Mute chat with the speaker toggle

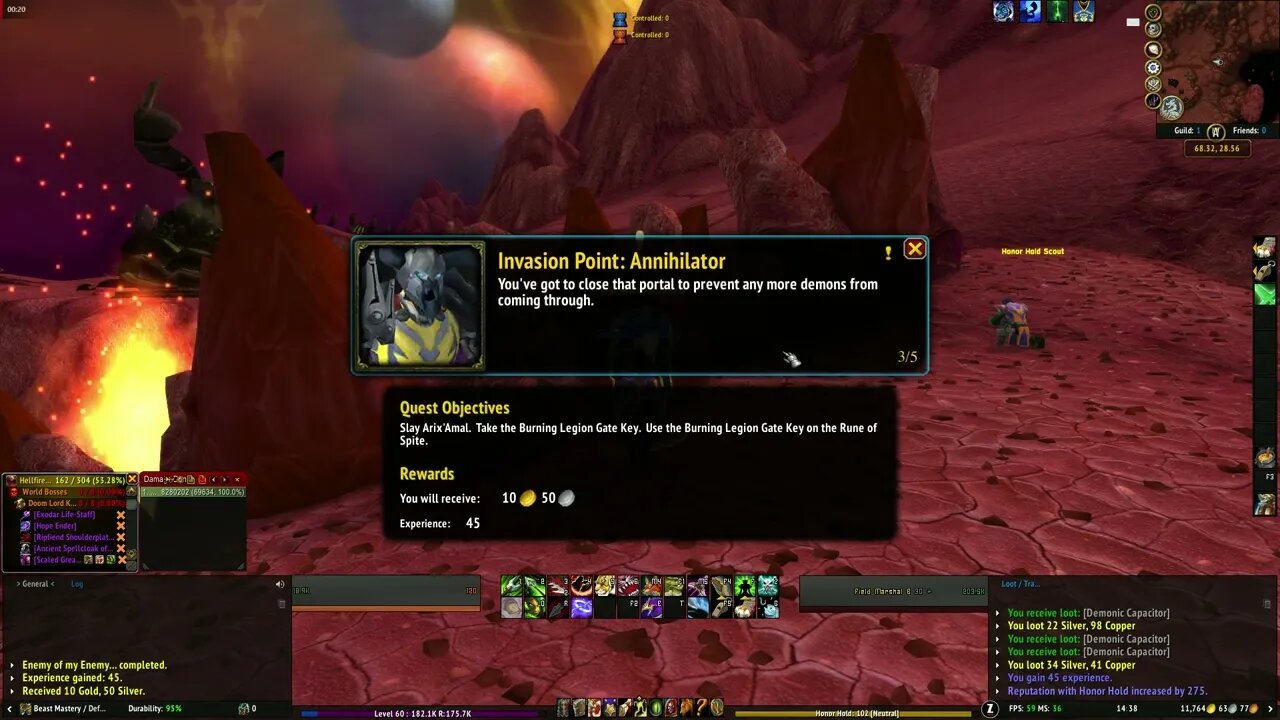pos(279,584)
